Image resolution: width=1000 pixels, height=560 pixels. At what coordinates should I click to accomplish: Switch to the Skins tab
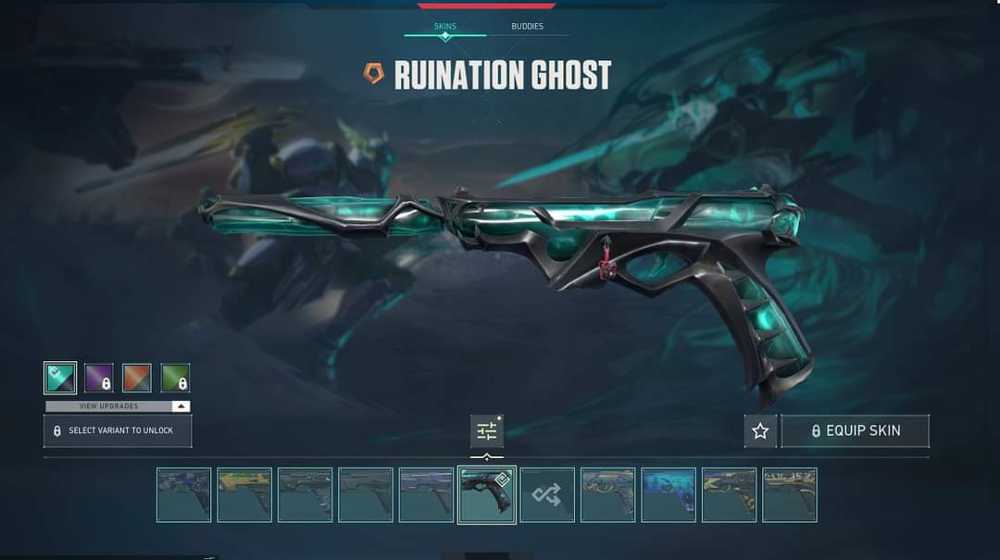pyautogui.click(x=445, y=26)
